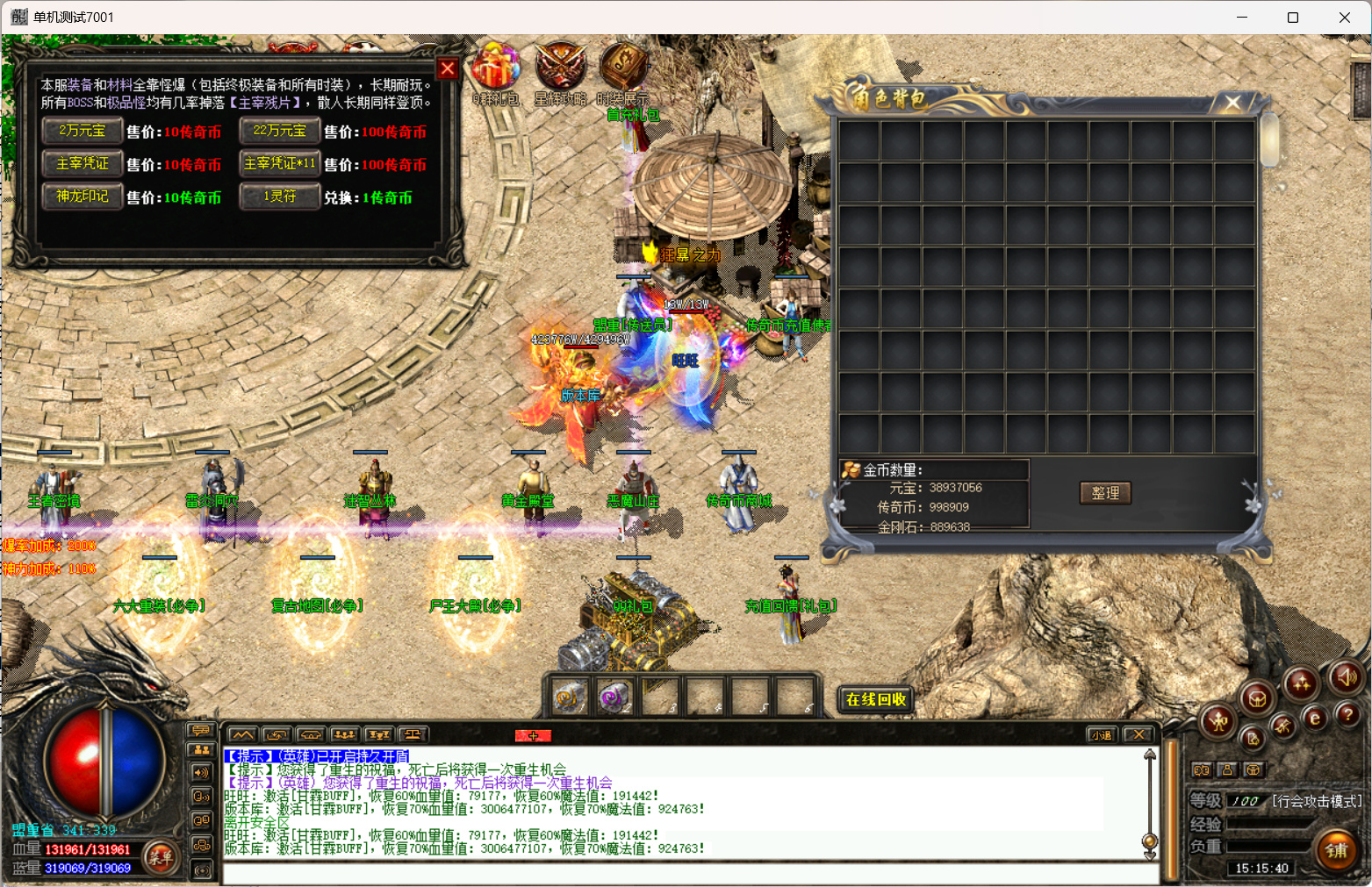Use the purple swirl hotbar item

click(x=614, y=698)
